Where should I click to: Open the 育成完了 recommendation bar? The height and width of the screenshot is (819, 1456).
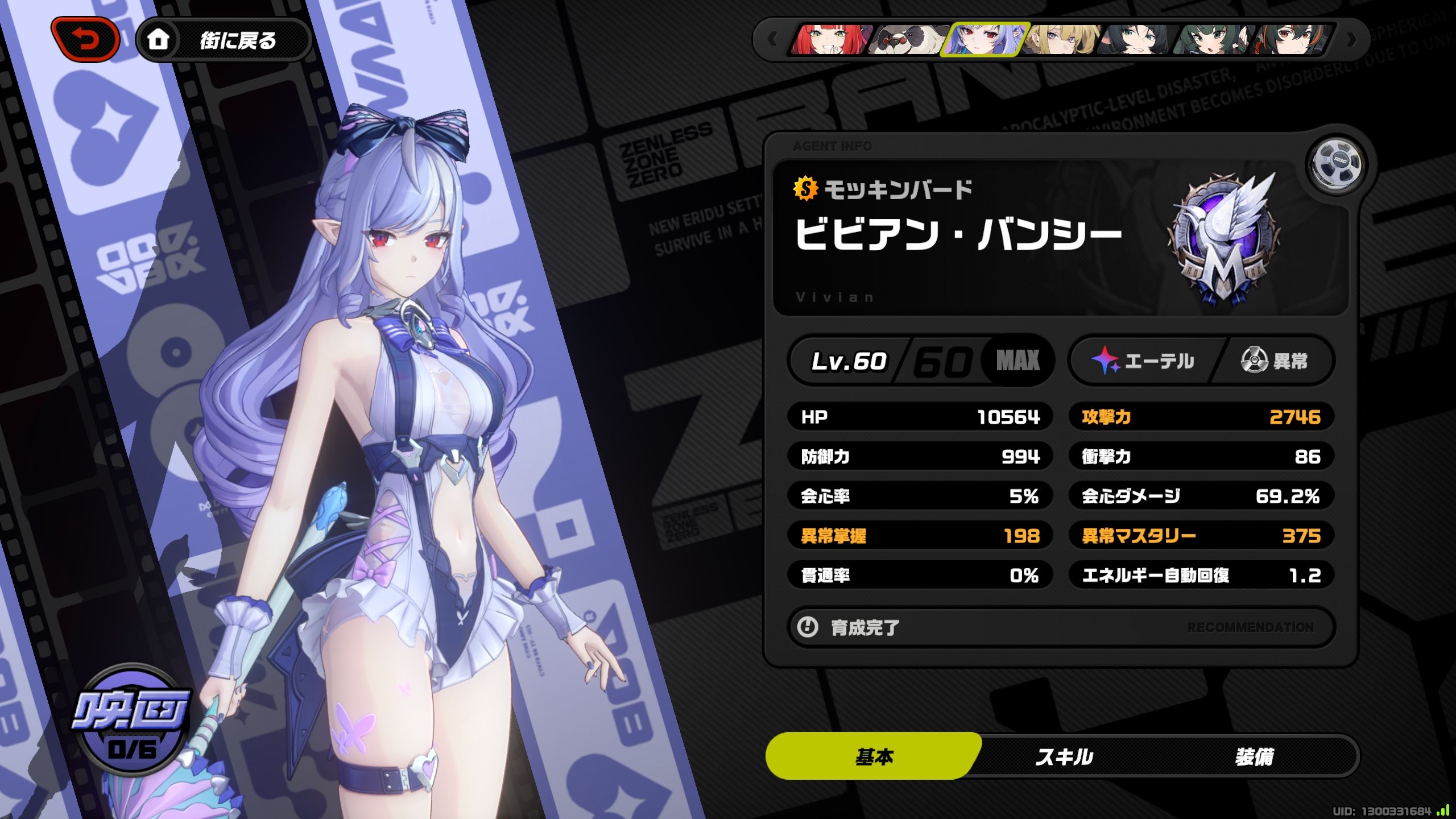1061,627
